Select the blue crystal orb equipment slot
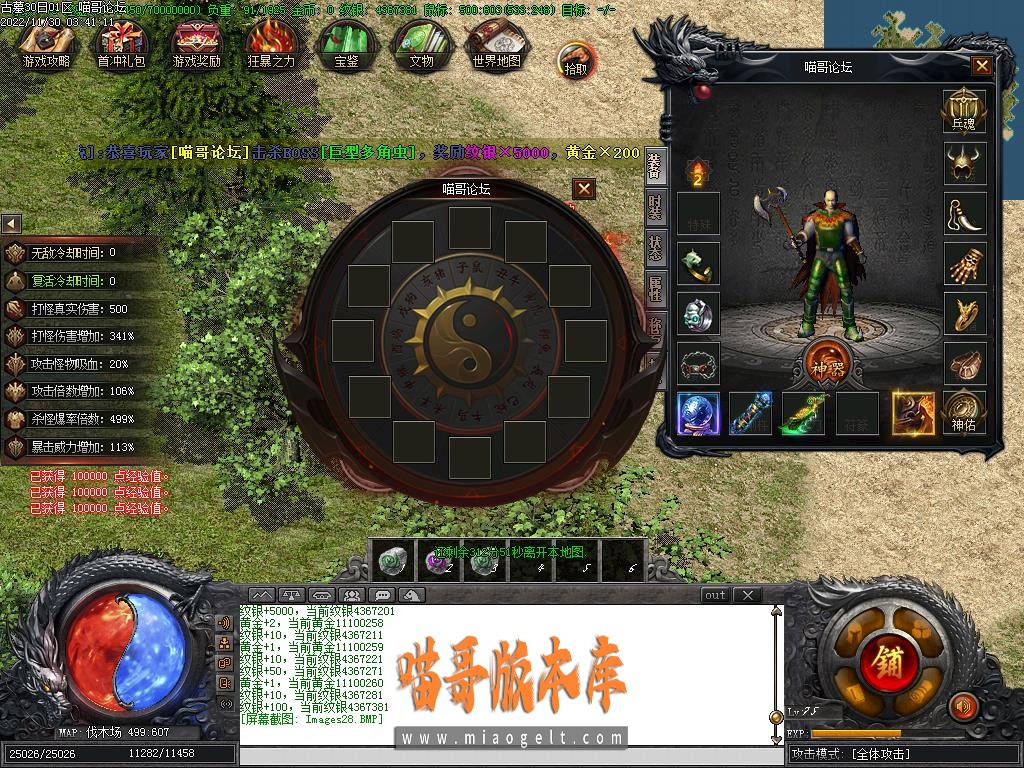Image resolution: width=1024 pixels, height=768 pixels. 698,413
